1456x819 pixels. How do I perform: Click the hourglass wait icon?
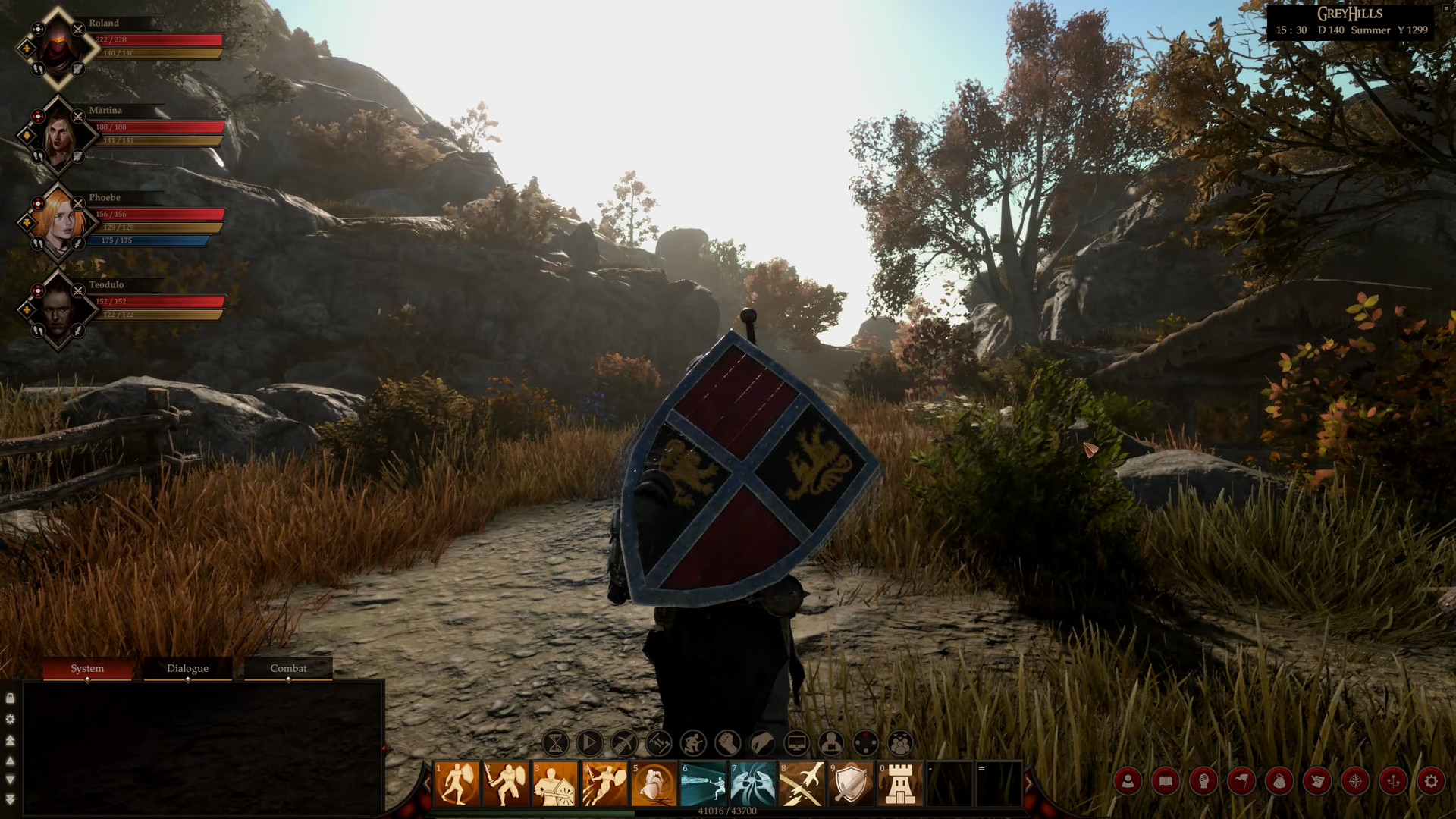click(x=554, y=742)
